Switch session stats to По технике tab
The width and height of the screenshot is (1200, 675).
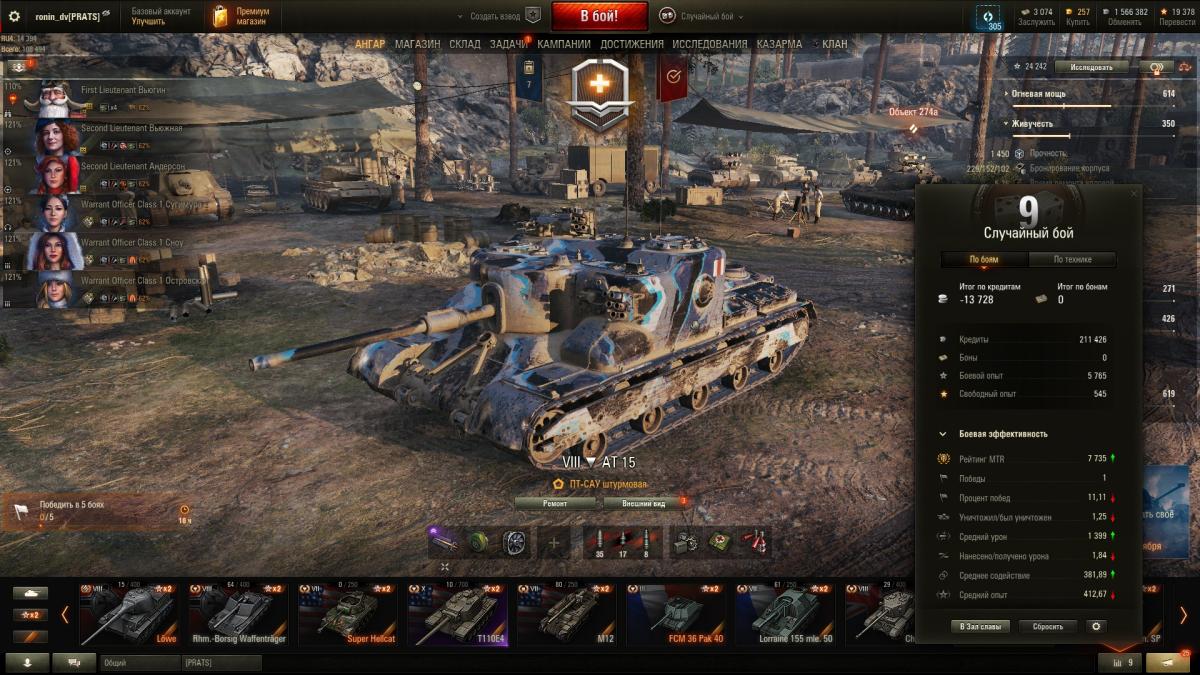1072,260
